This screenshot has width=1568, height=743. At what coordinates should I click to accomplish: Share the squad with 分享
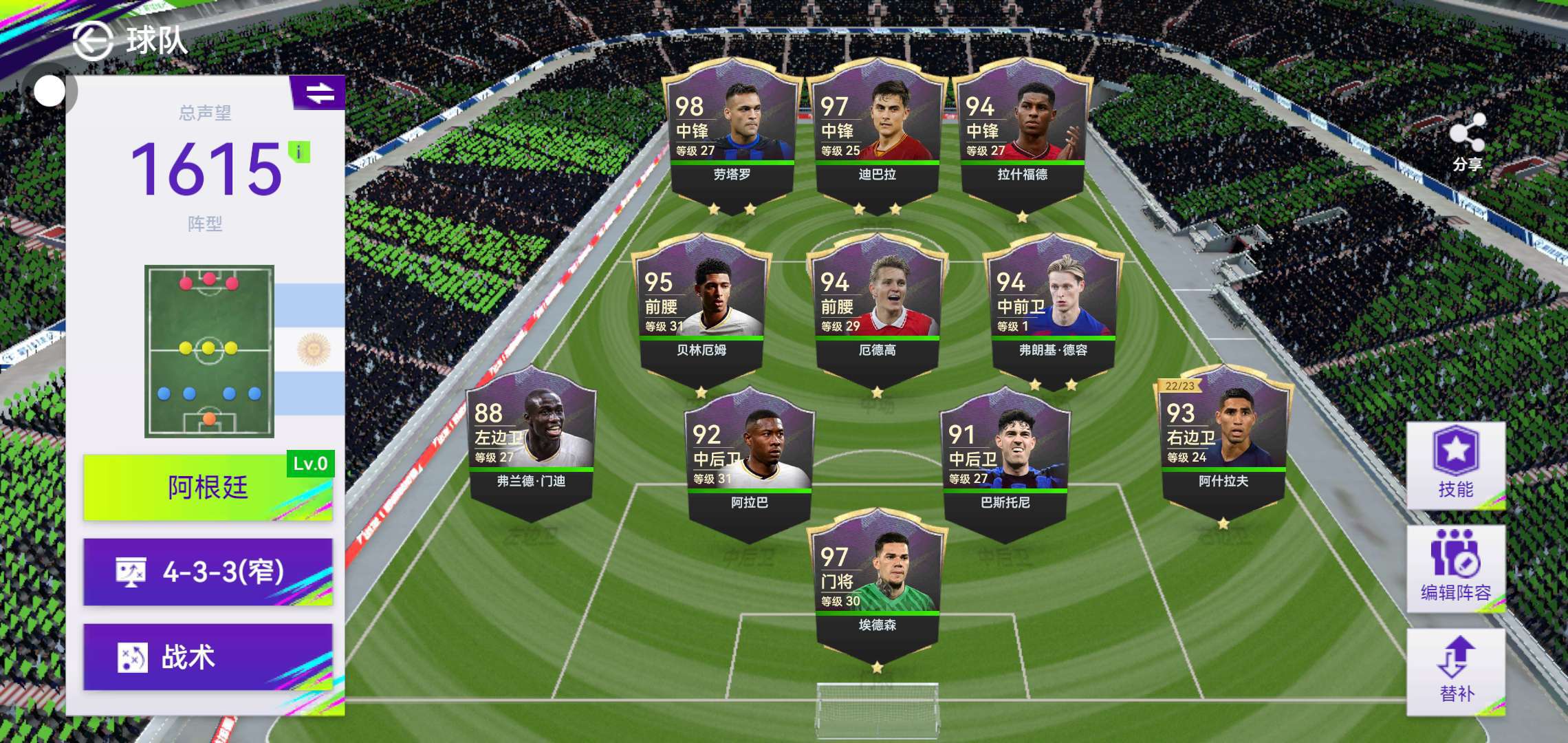[1467, 142]
